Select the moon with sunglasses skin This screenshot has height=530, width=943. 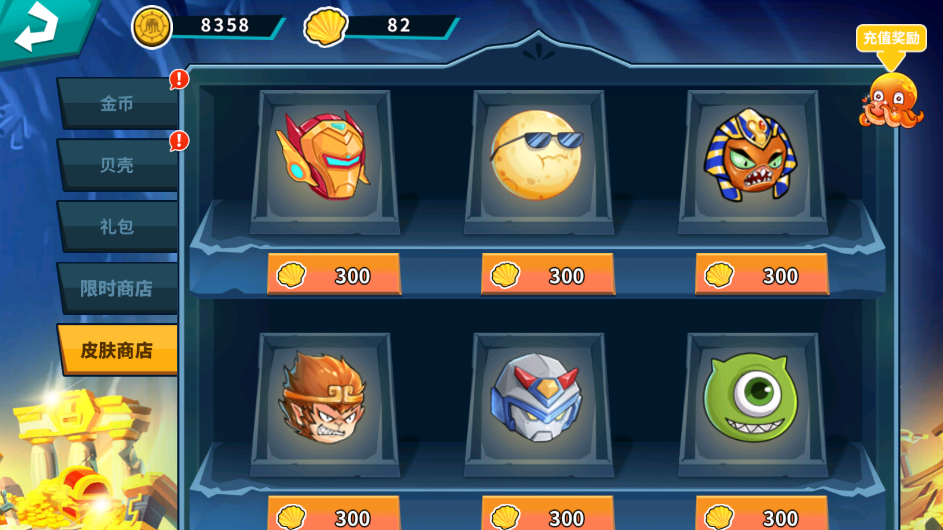tap(538, 155)
